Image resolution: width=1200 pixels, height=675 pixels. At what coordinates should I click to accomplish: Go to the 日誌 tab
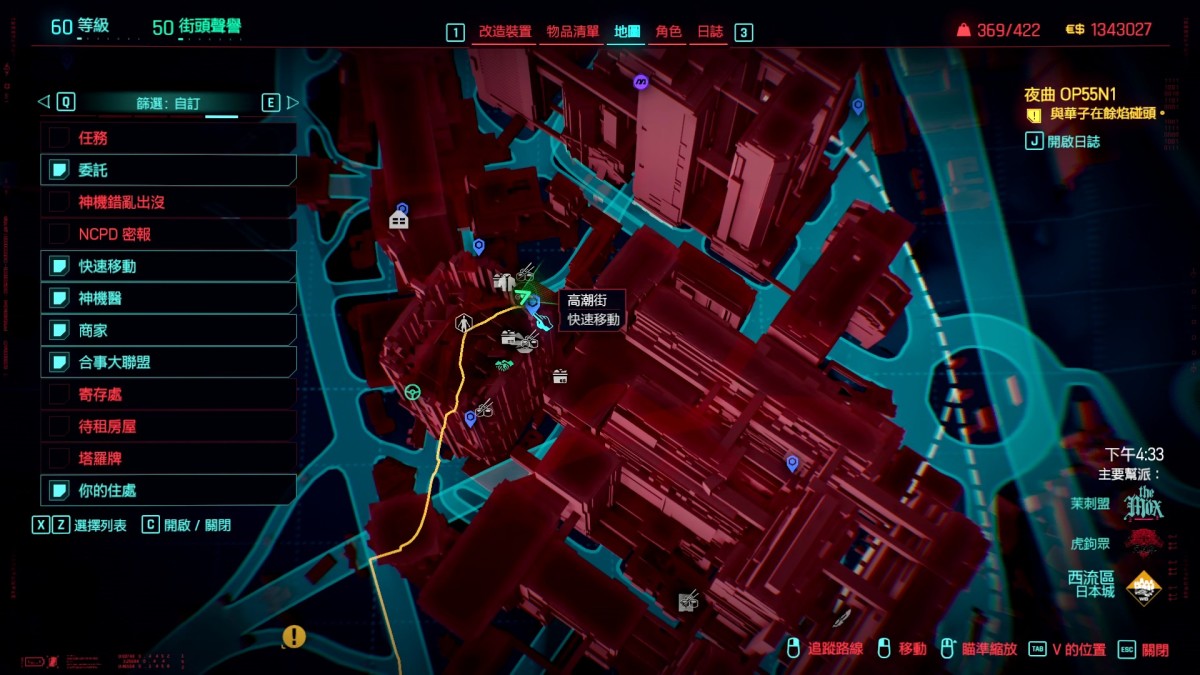tap(710, 32)
